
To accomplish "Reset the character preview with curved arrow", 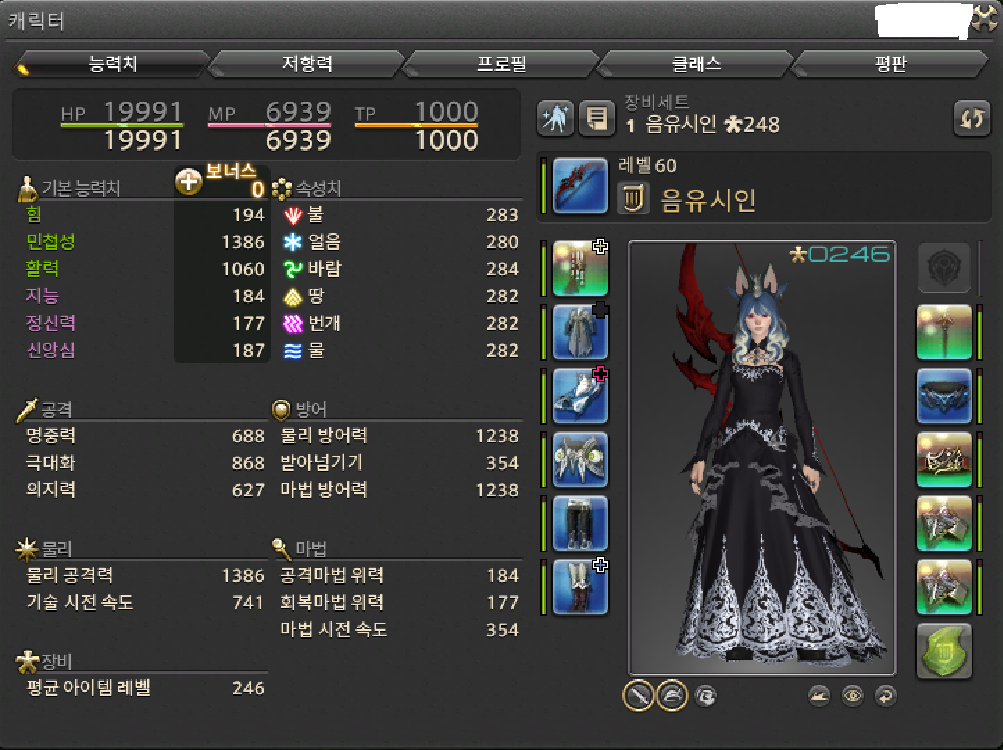I will click(884, 696).
